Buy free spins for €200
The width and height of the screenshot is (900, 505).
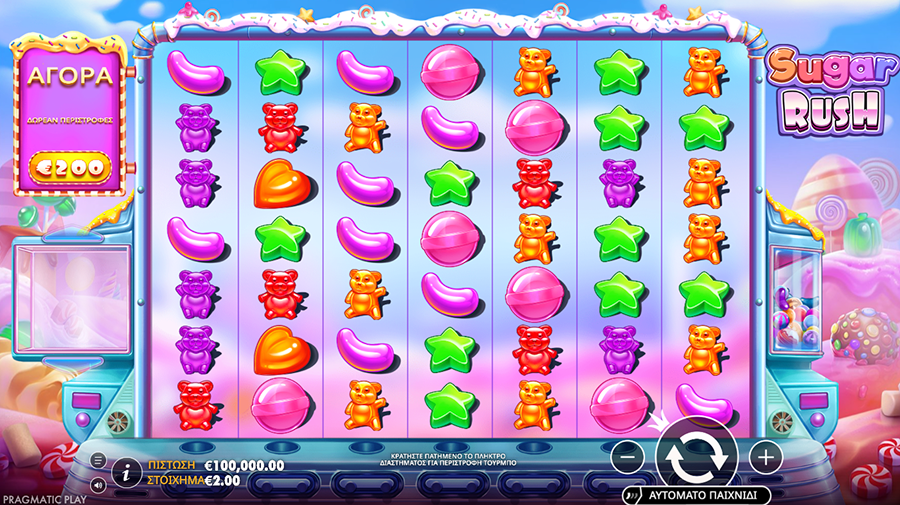[x=66, y=166]
